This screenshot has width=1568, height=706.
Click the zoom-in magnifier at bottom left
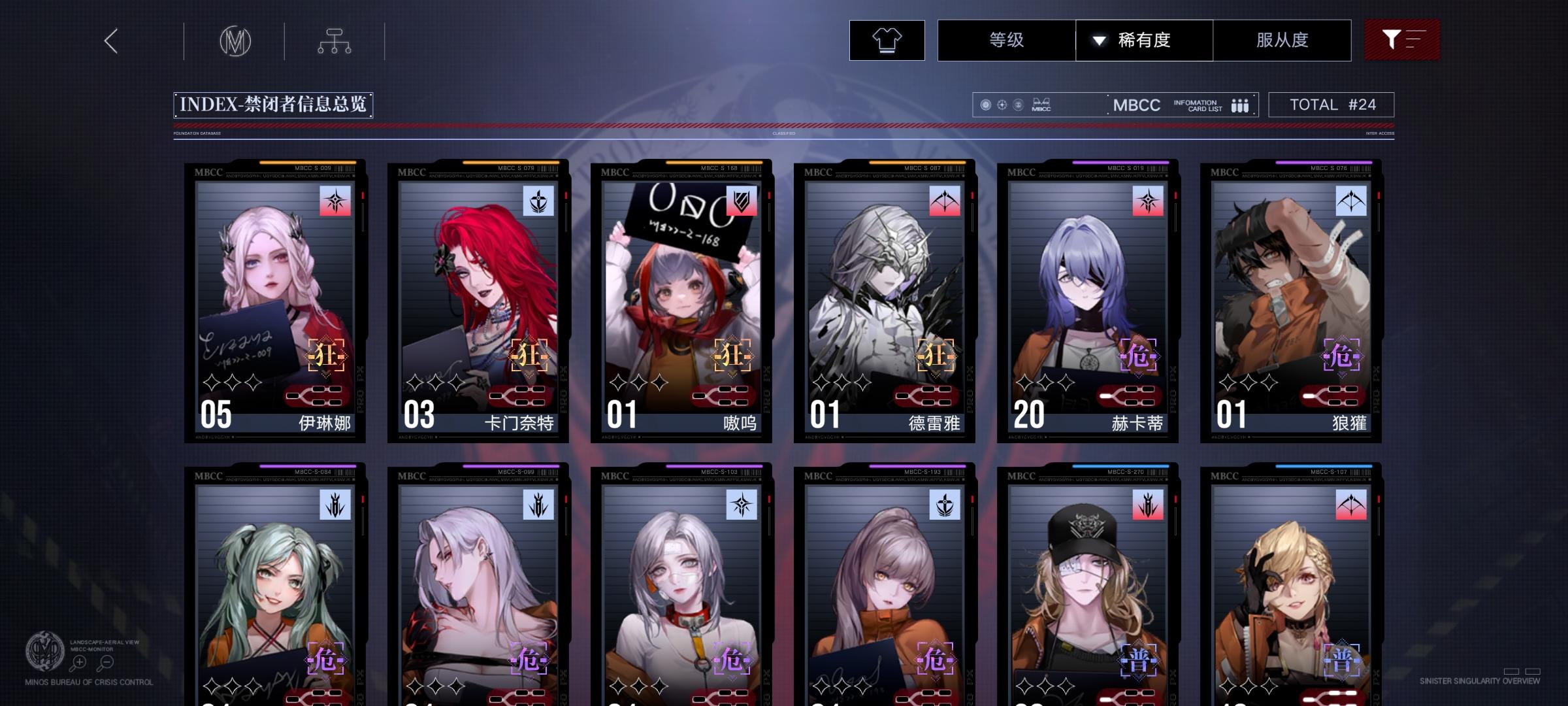80,663
